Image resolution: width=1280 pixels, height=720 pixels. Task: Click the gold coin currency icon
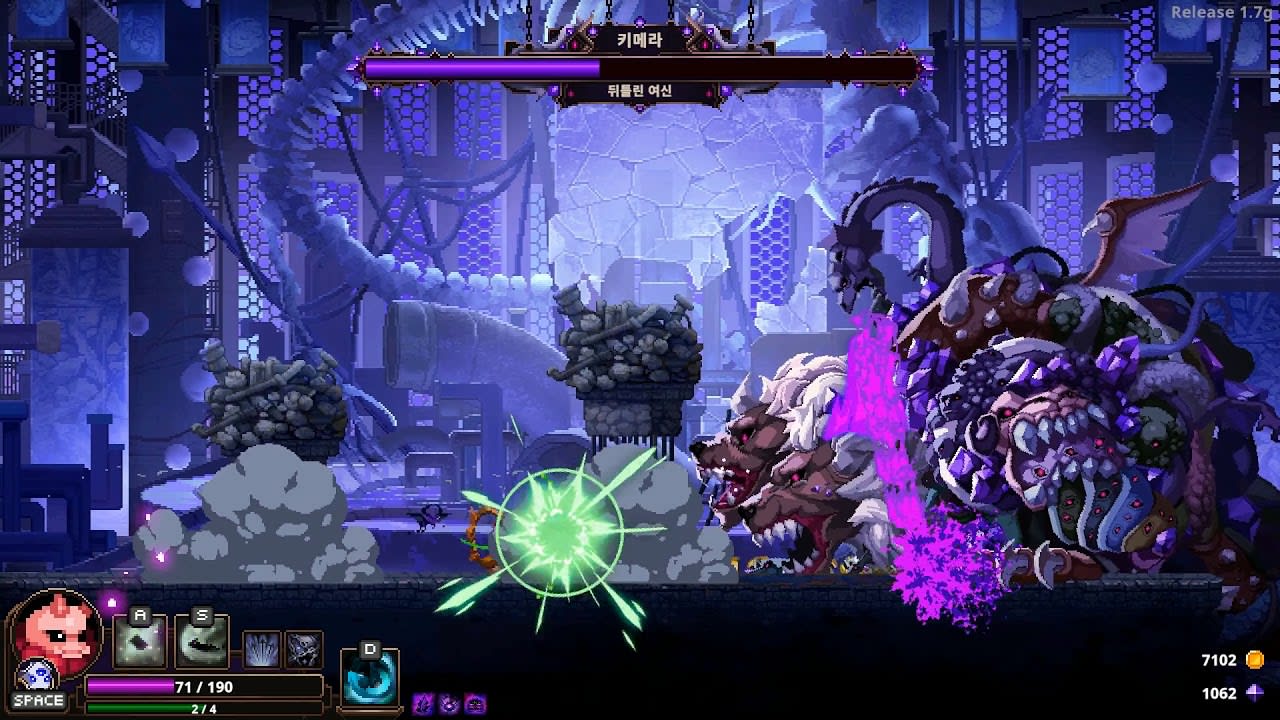click(x=1254, y=660)
